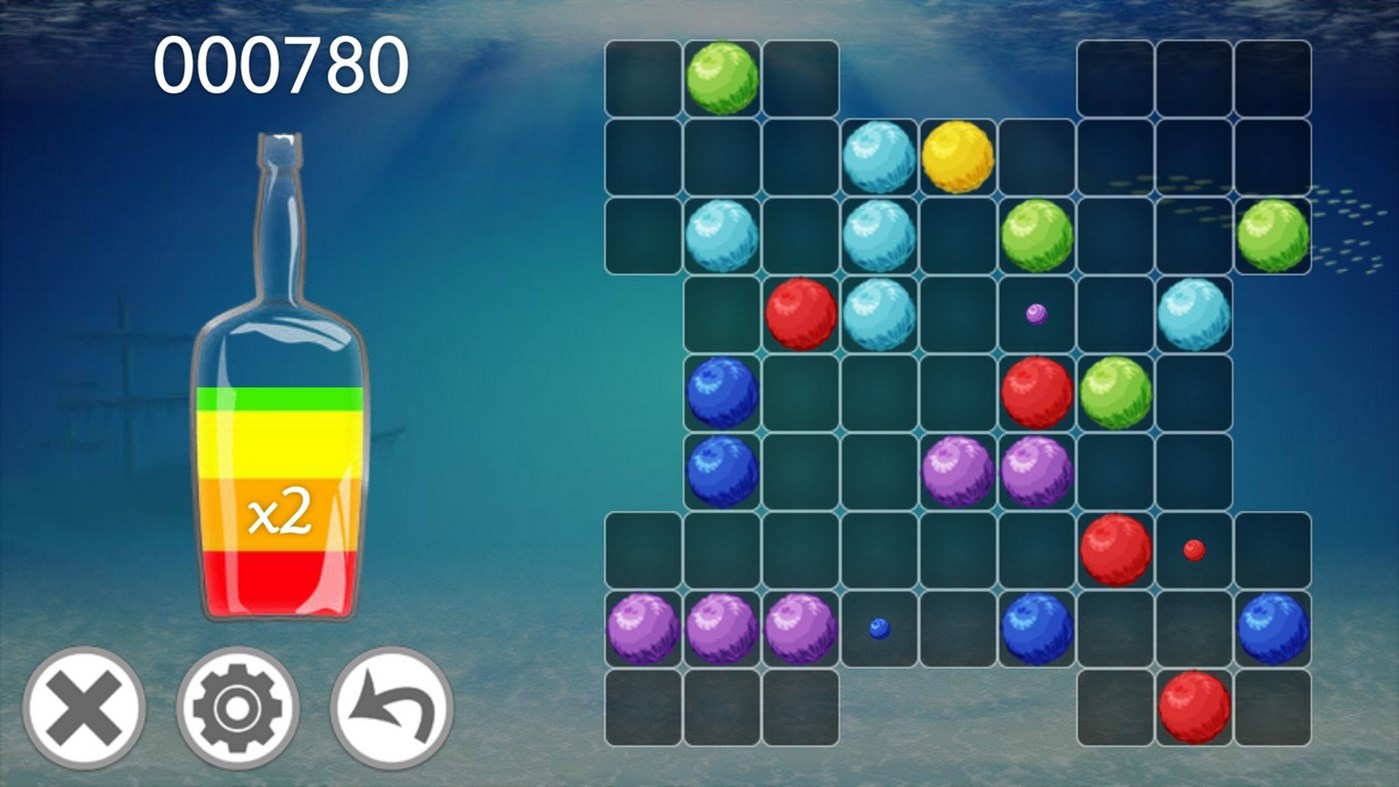Click an empty grid cell in the bottom-left corner
This screenshot has height=787, width=1399.
pyautogui.click(x=643, y=705)
